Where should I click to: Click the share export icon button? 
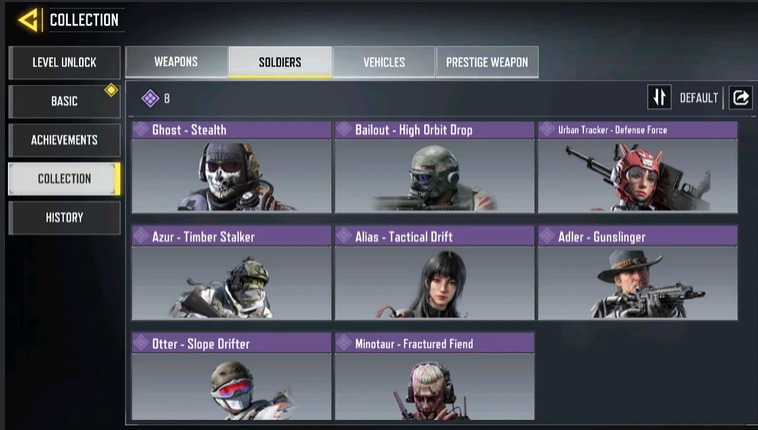[x=741, y=97]
